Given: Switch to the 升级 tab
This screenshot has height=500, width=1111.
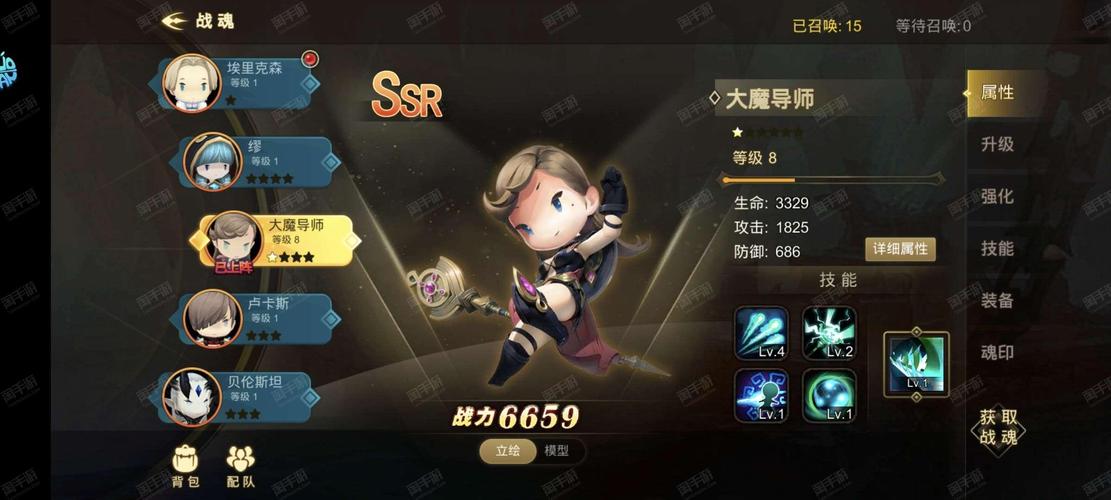Looking at the screenshot, I should [x=997, y=145].
